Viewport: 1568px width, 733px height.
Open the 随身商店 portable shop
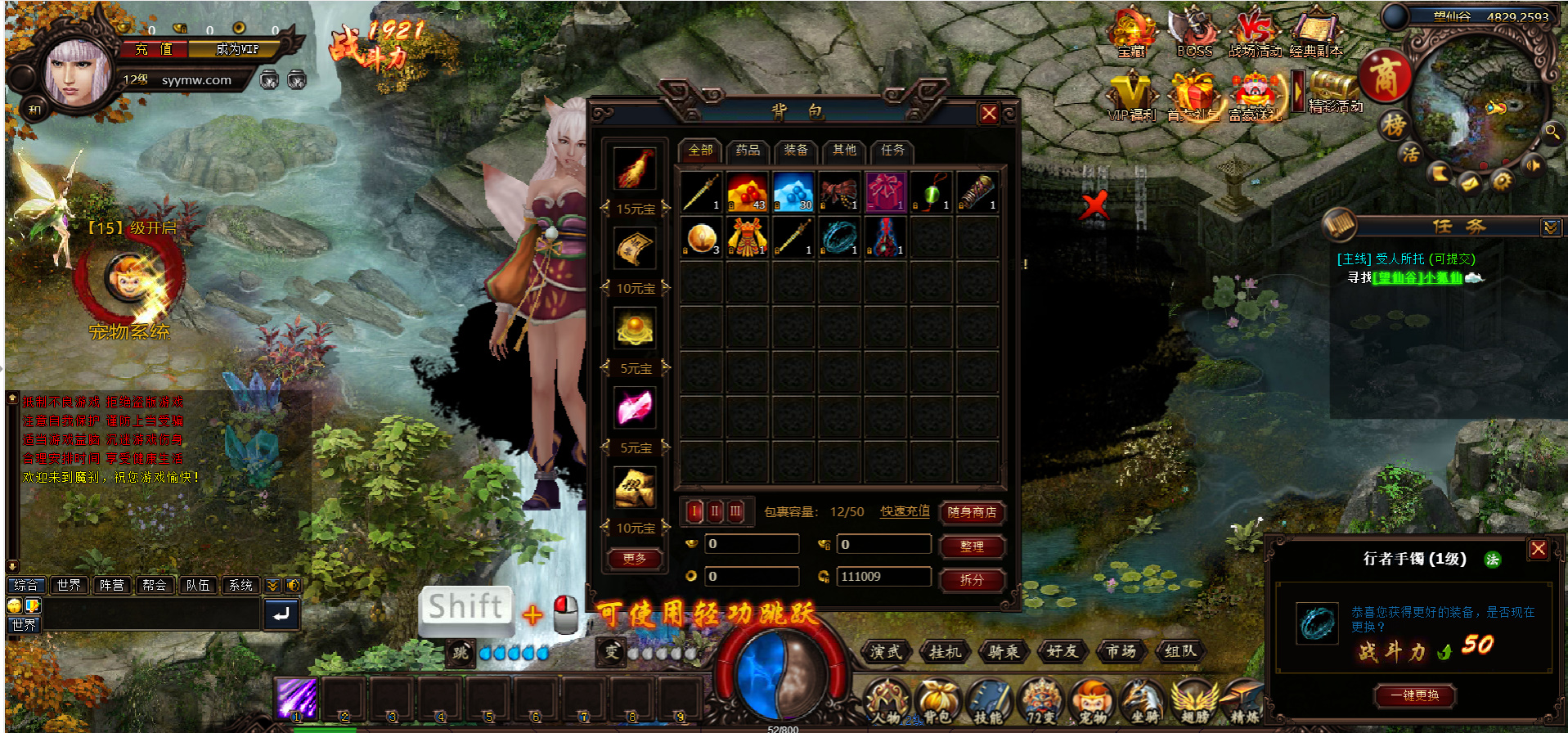[x=972, y=513]
